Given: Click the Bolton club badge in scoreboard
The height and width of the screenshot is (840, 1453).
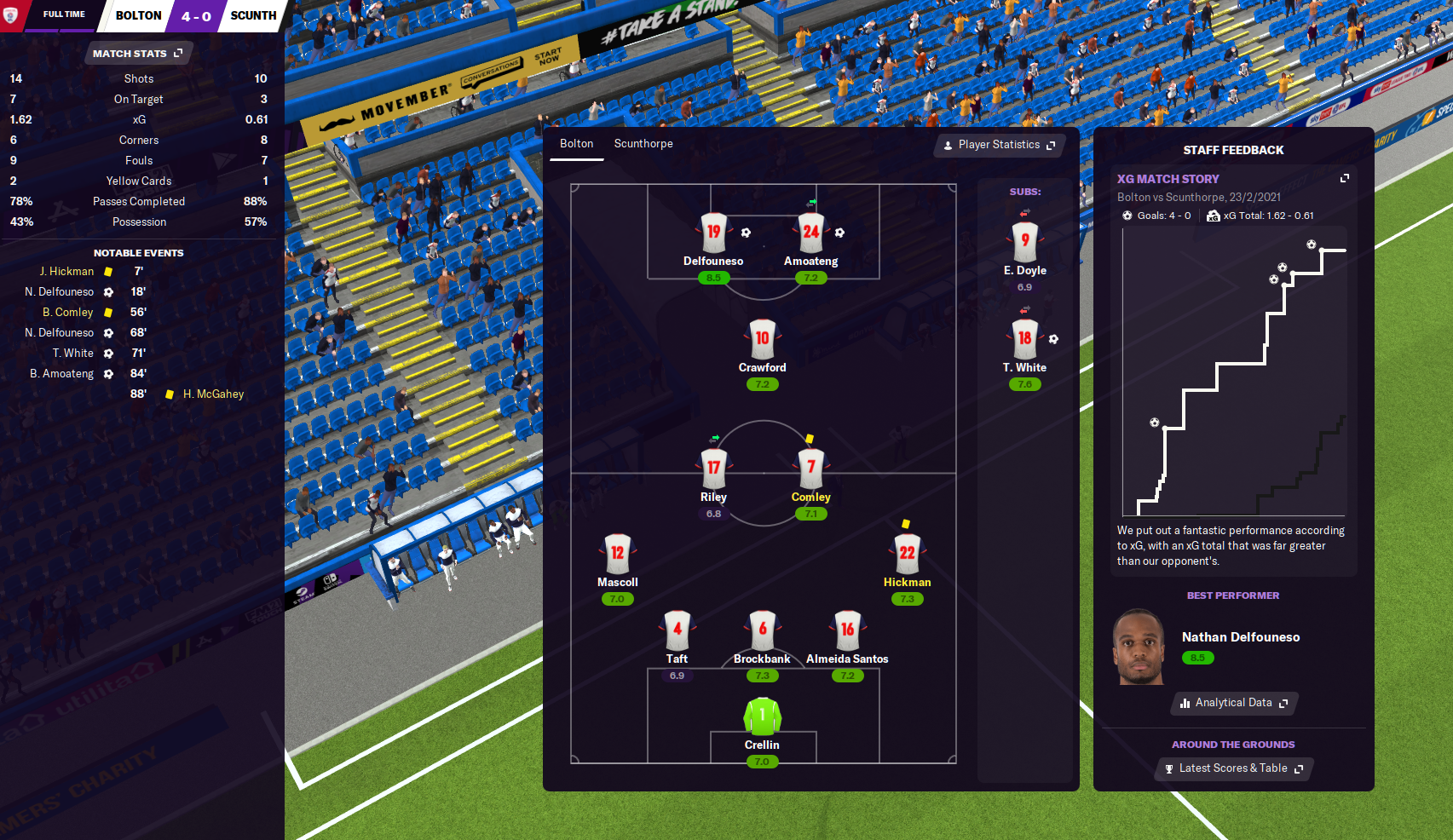Looking at the screenshot, I should click(x=11, y=15).
